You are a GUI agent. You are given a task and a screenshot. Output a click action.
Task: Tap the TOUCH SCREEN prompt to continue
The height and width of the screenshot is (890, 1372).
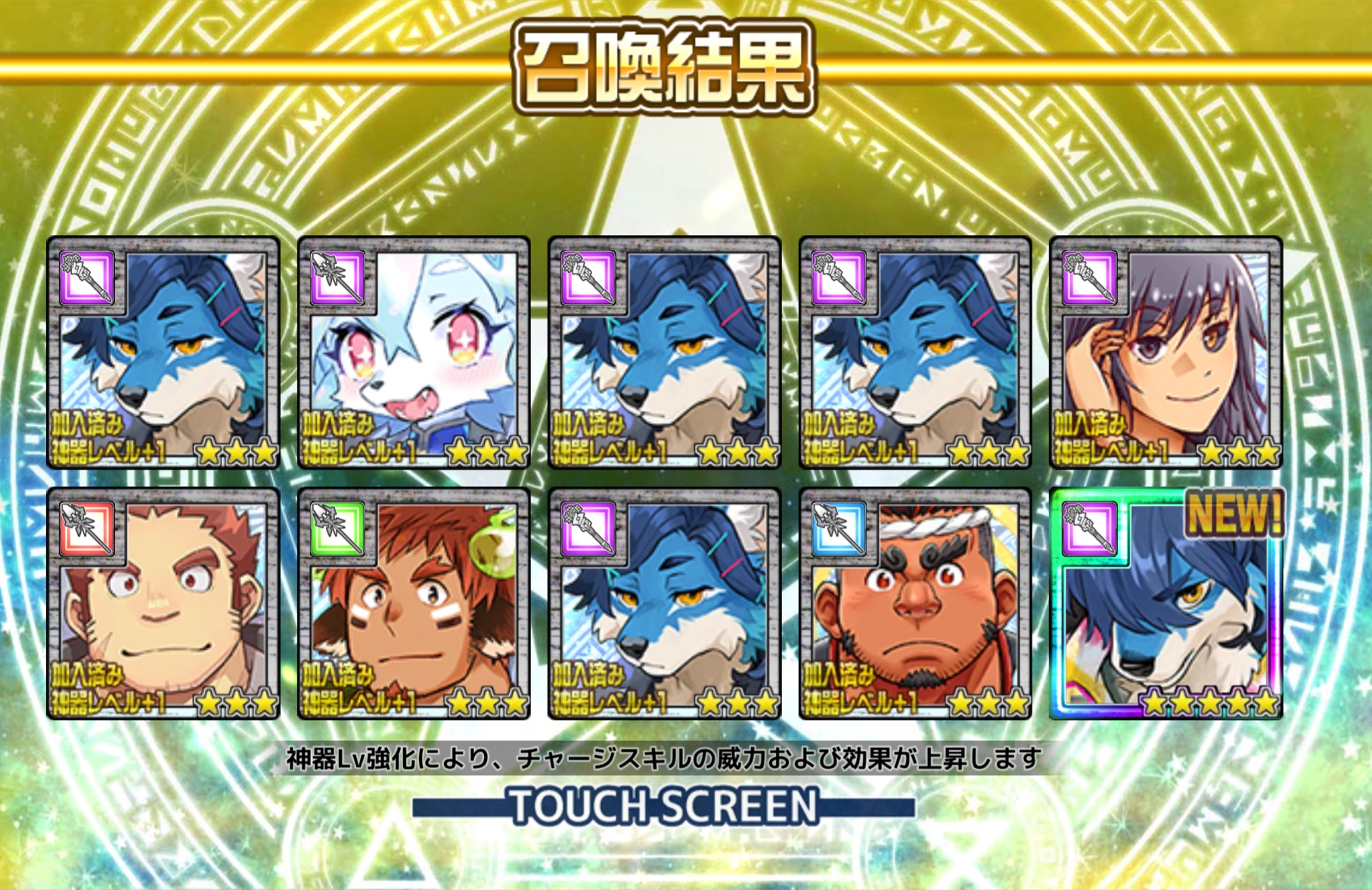(x=663, y=806)
